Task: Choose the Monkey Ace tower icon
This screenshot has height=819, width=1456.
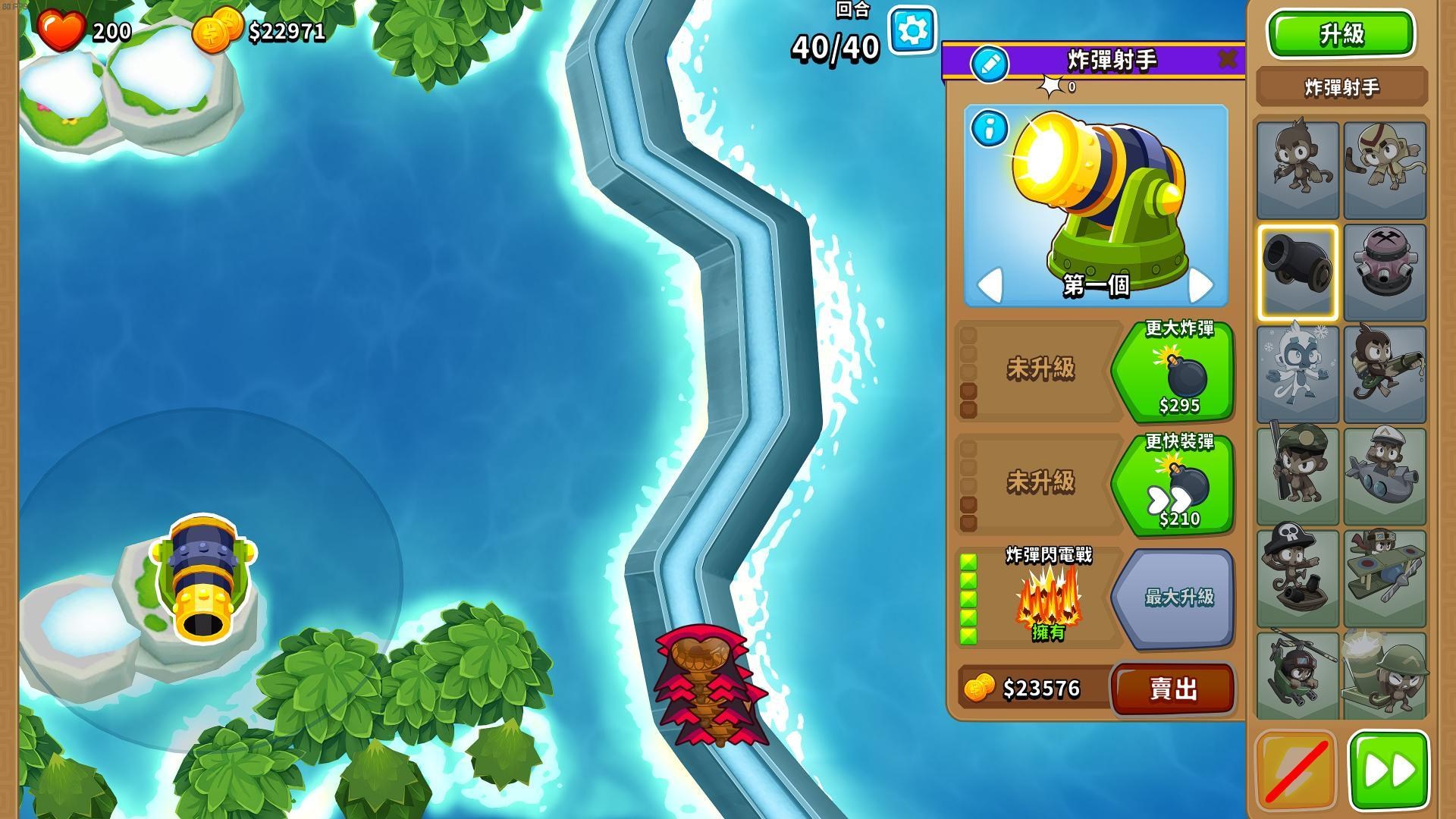Action: click(x=1385, y=576)
